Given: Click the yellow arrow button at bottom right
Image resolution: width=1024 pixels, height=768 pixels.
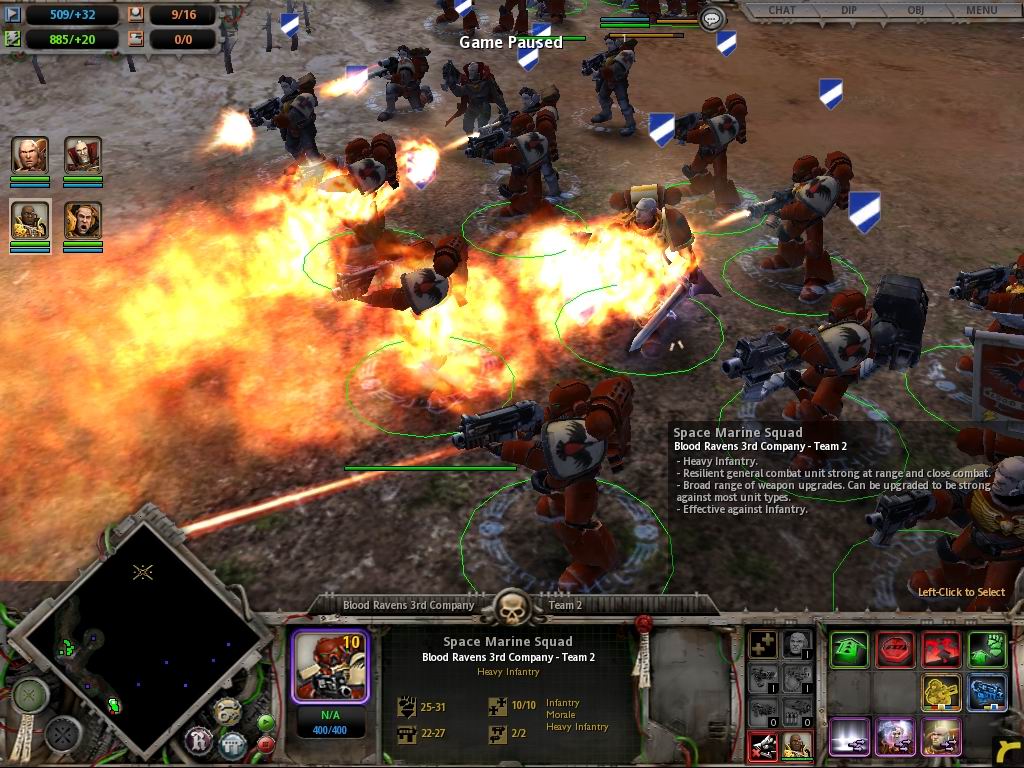Looking at the screenshot, I should coord(1008,749).
